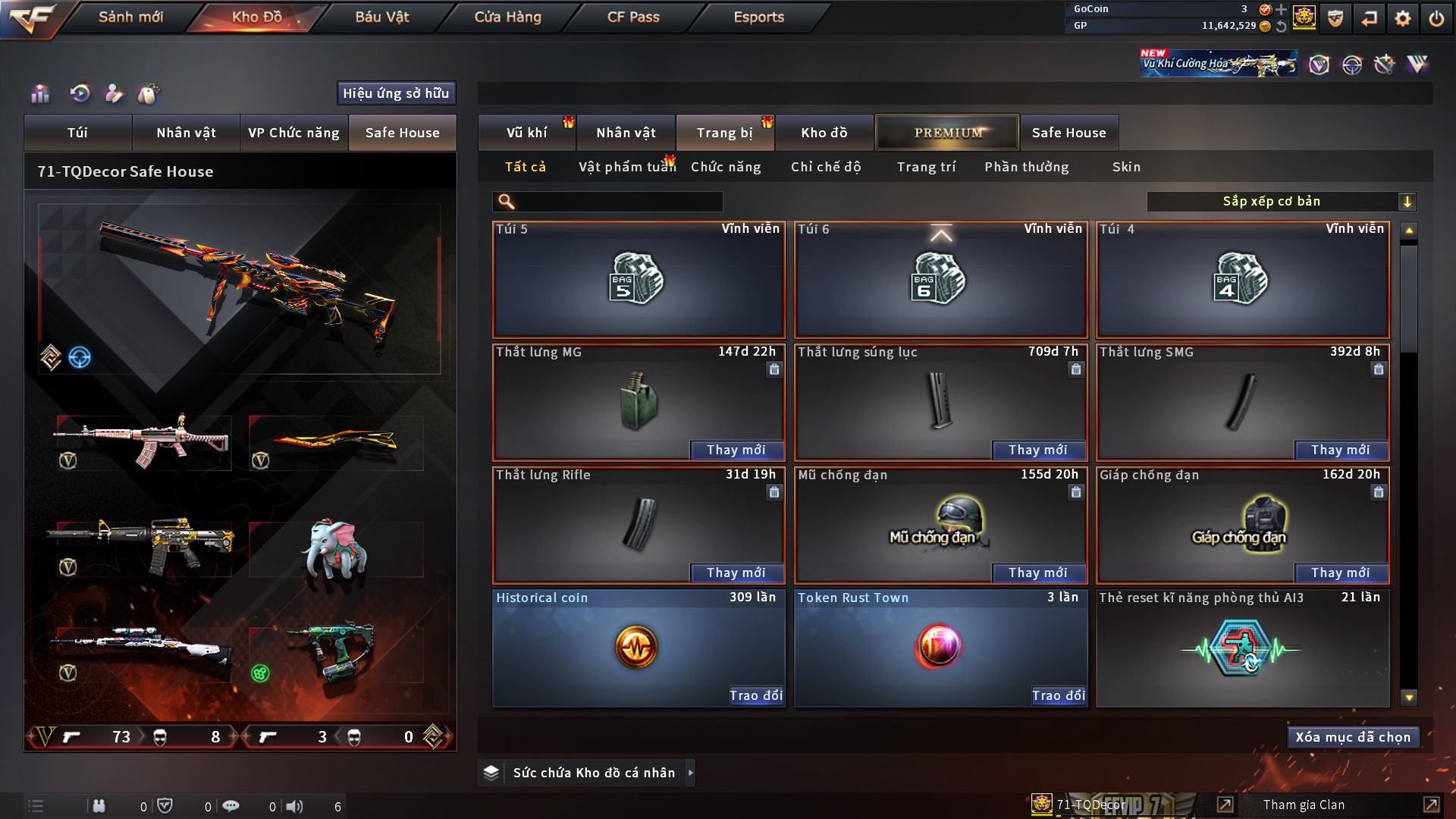Select the Thẻ reset kĩ năng card
Screen dimensions: 1456x819
[1242, 648]
